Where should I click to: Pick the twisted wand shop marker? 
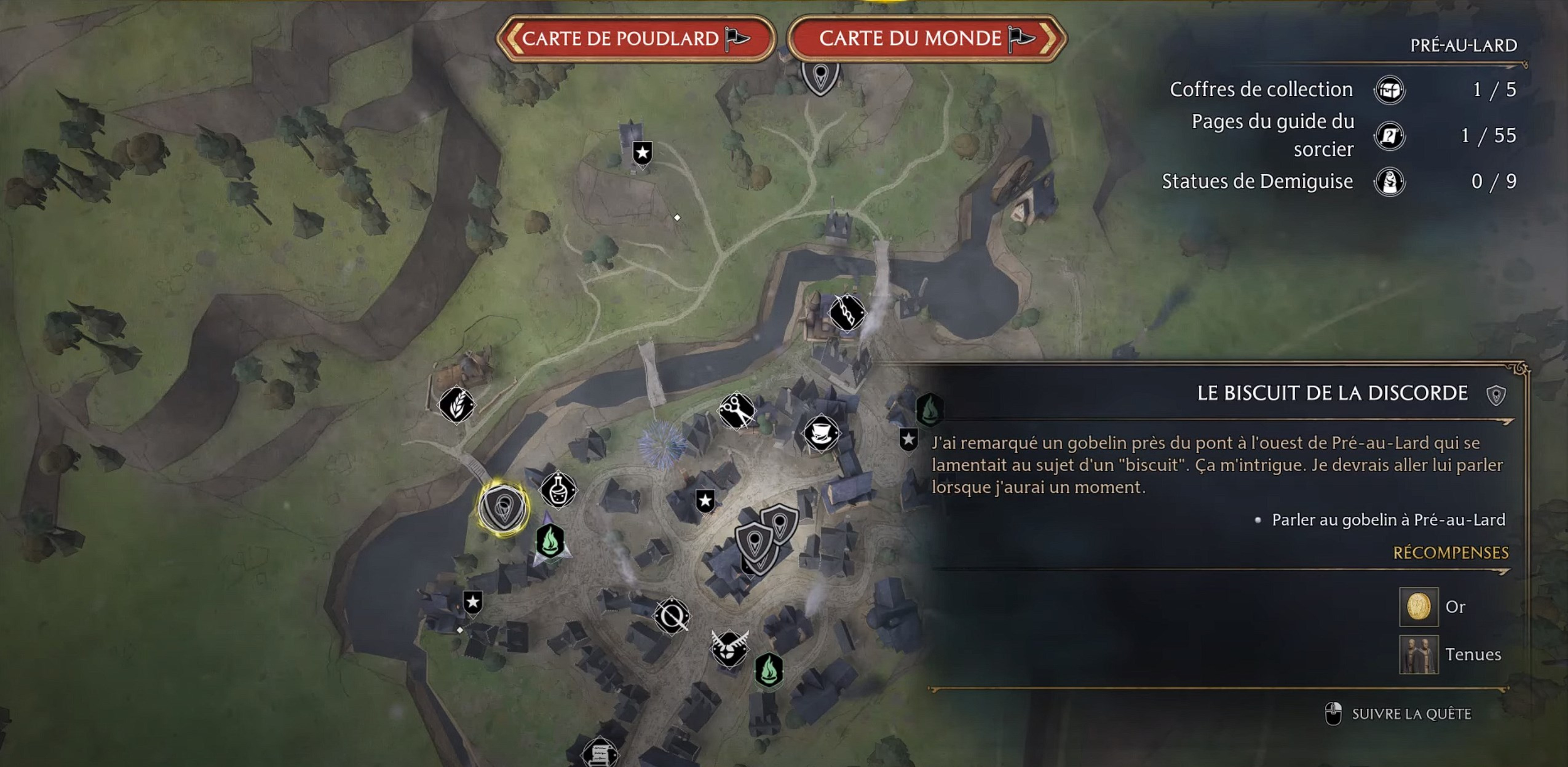846,313
